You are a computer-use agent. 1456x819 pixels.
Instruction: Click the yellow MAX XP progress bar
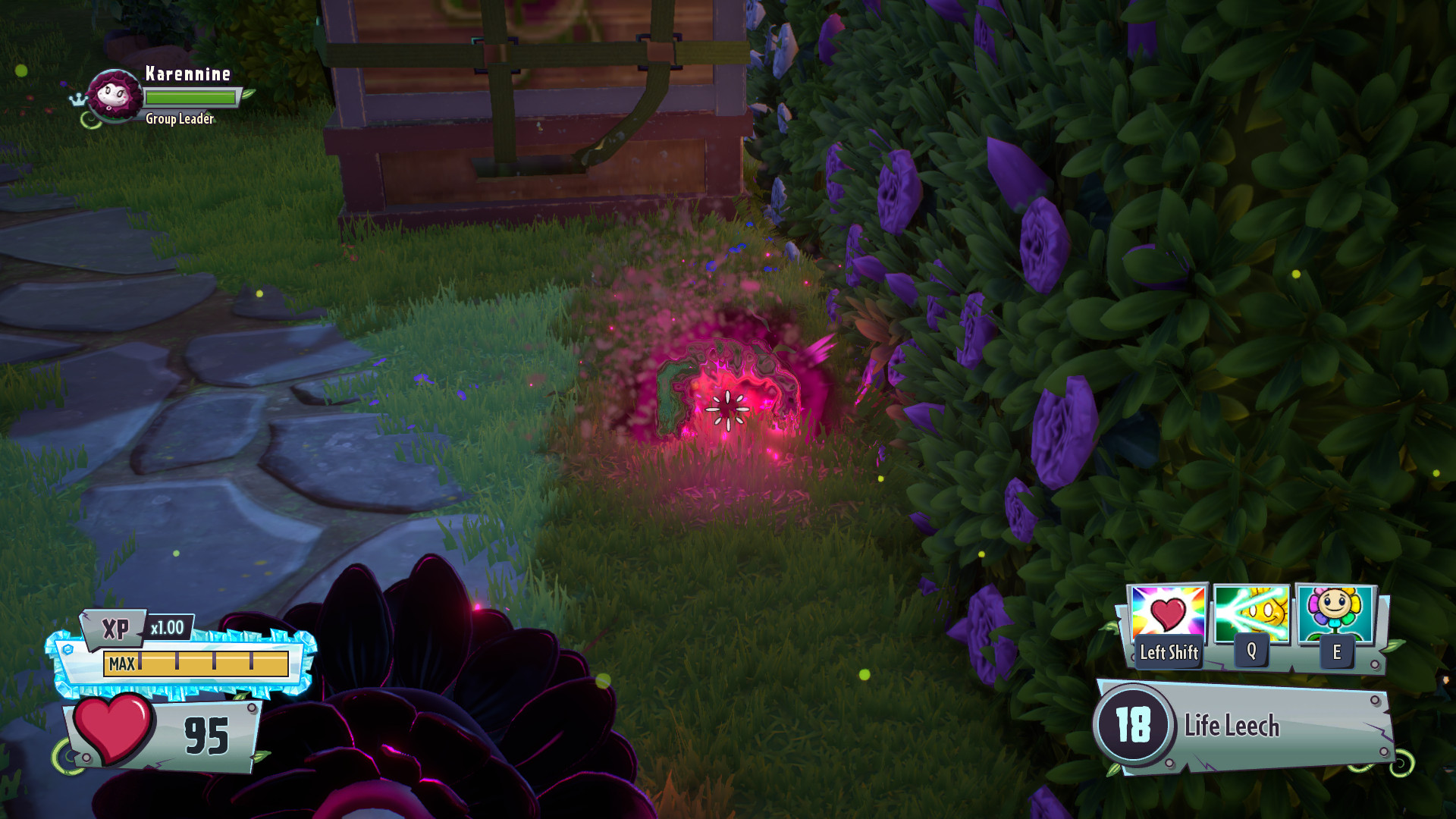(x=194, y=664)
